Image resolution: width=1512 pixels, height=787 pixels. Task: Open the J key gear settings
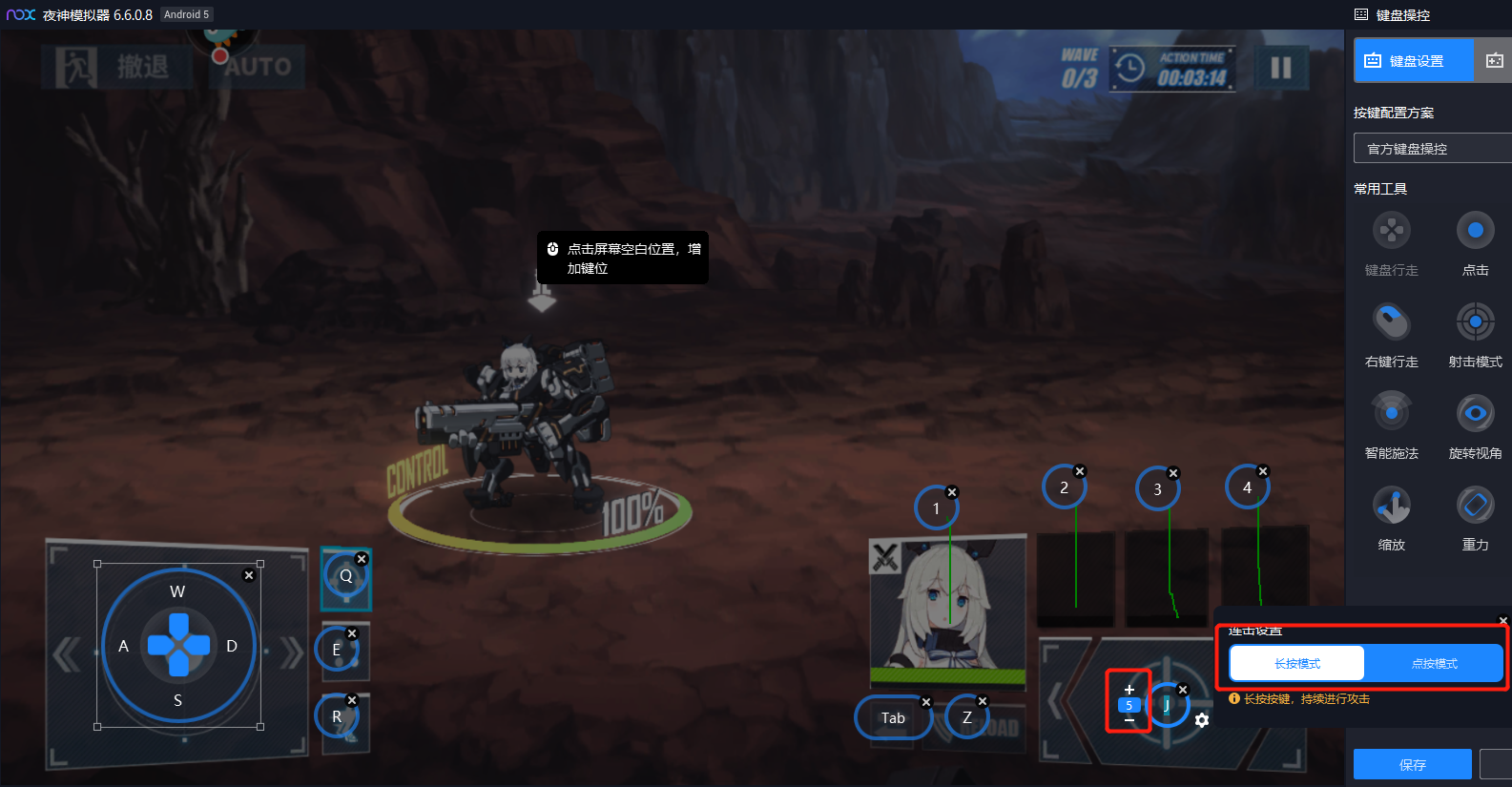click(x=1202, y=720)
